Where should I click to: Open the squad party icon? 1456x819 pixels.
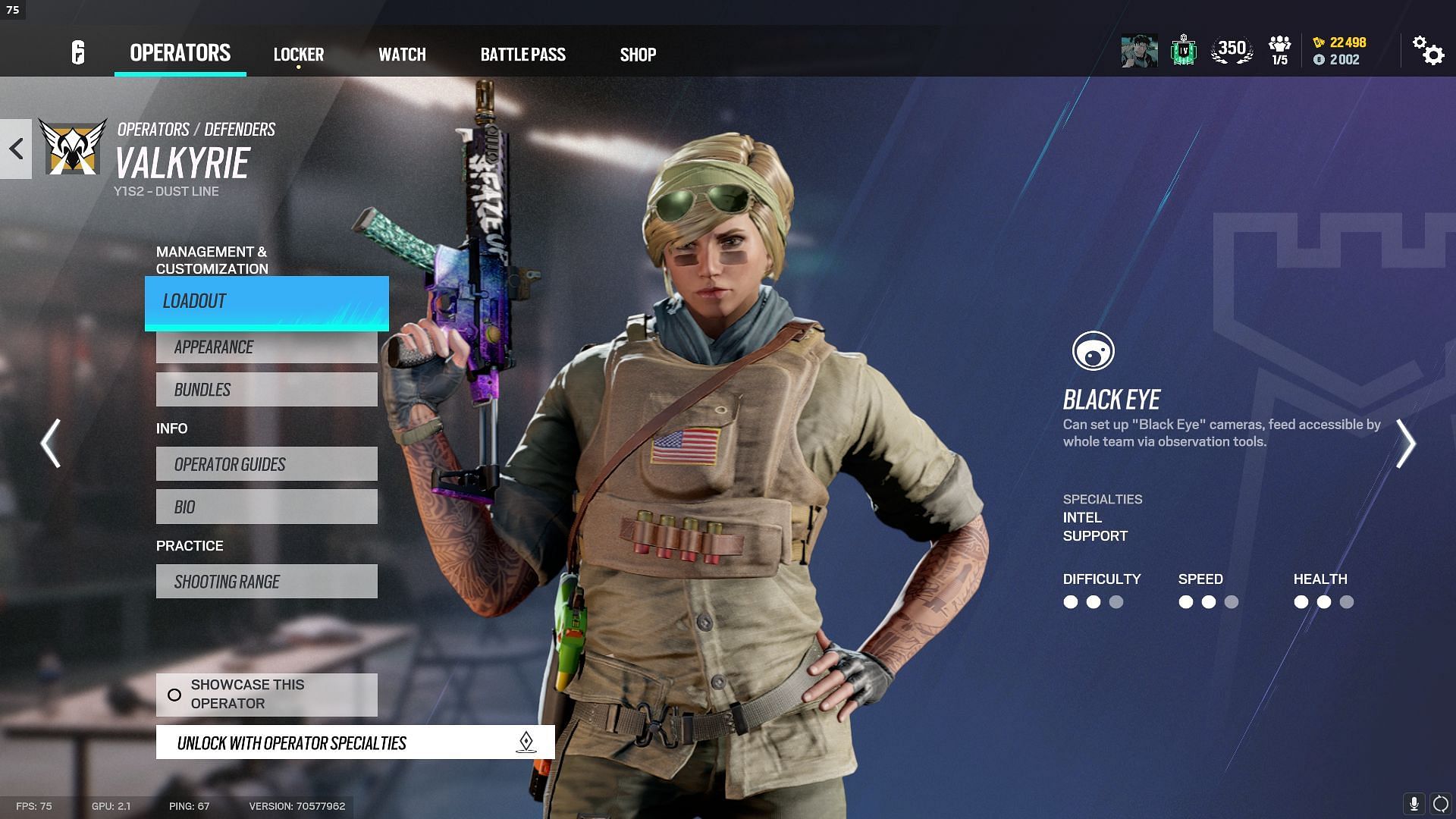point(1279,51)
